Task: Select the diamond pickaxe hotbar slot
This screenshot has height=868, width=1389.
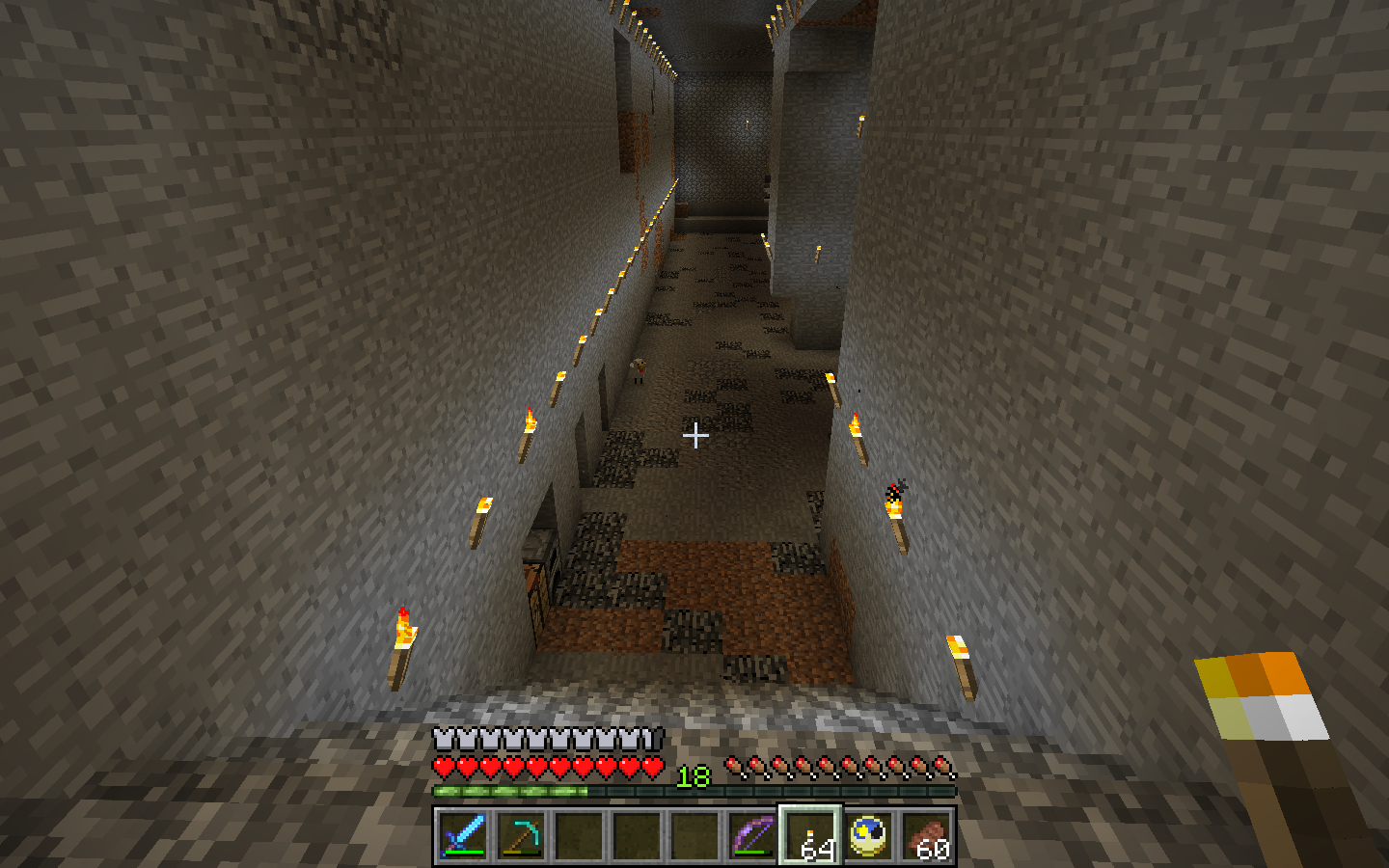Action: [x=521, y=834]
